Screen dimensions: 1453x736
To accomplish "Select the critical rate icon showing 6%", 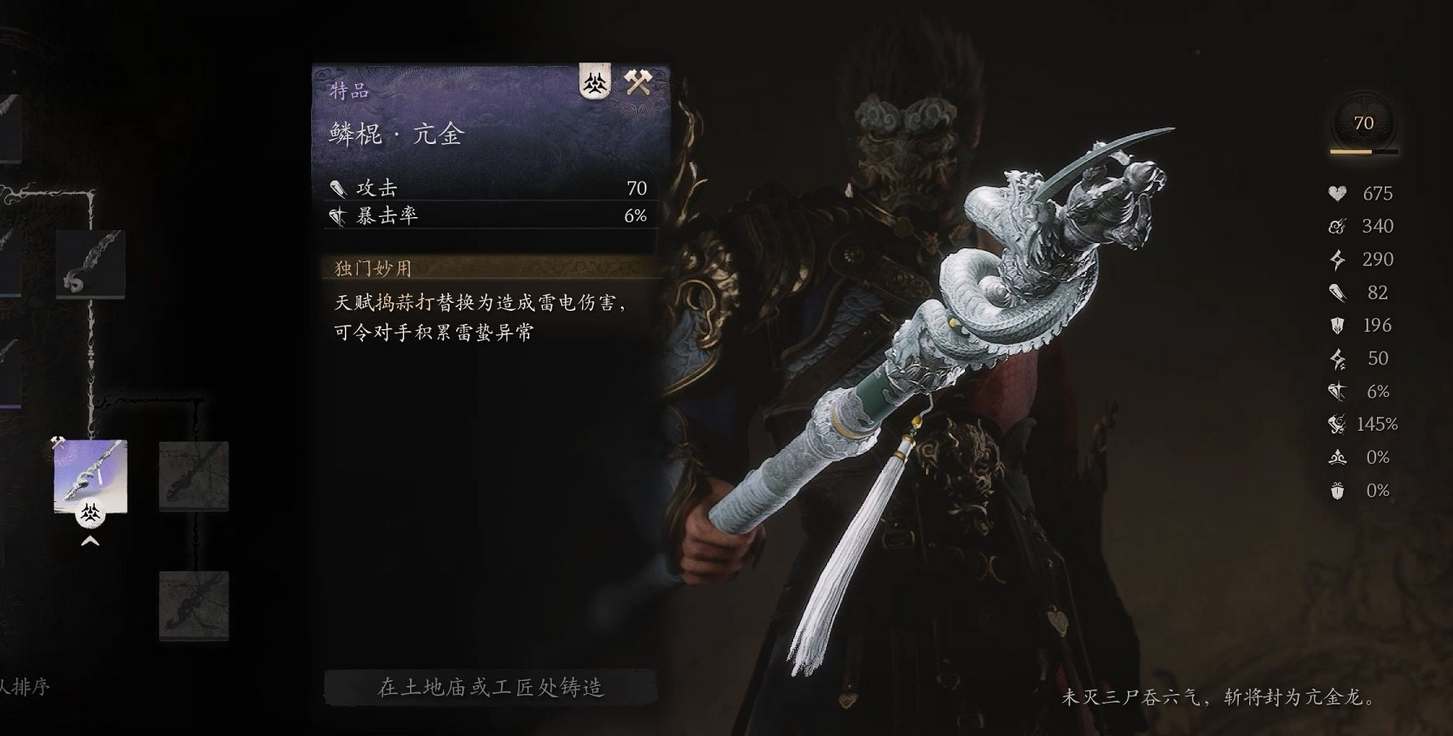I will click(x=1337, y=391).
